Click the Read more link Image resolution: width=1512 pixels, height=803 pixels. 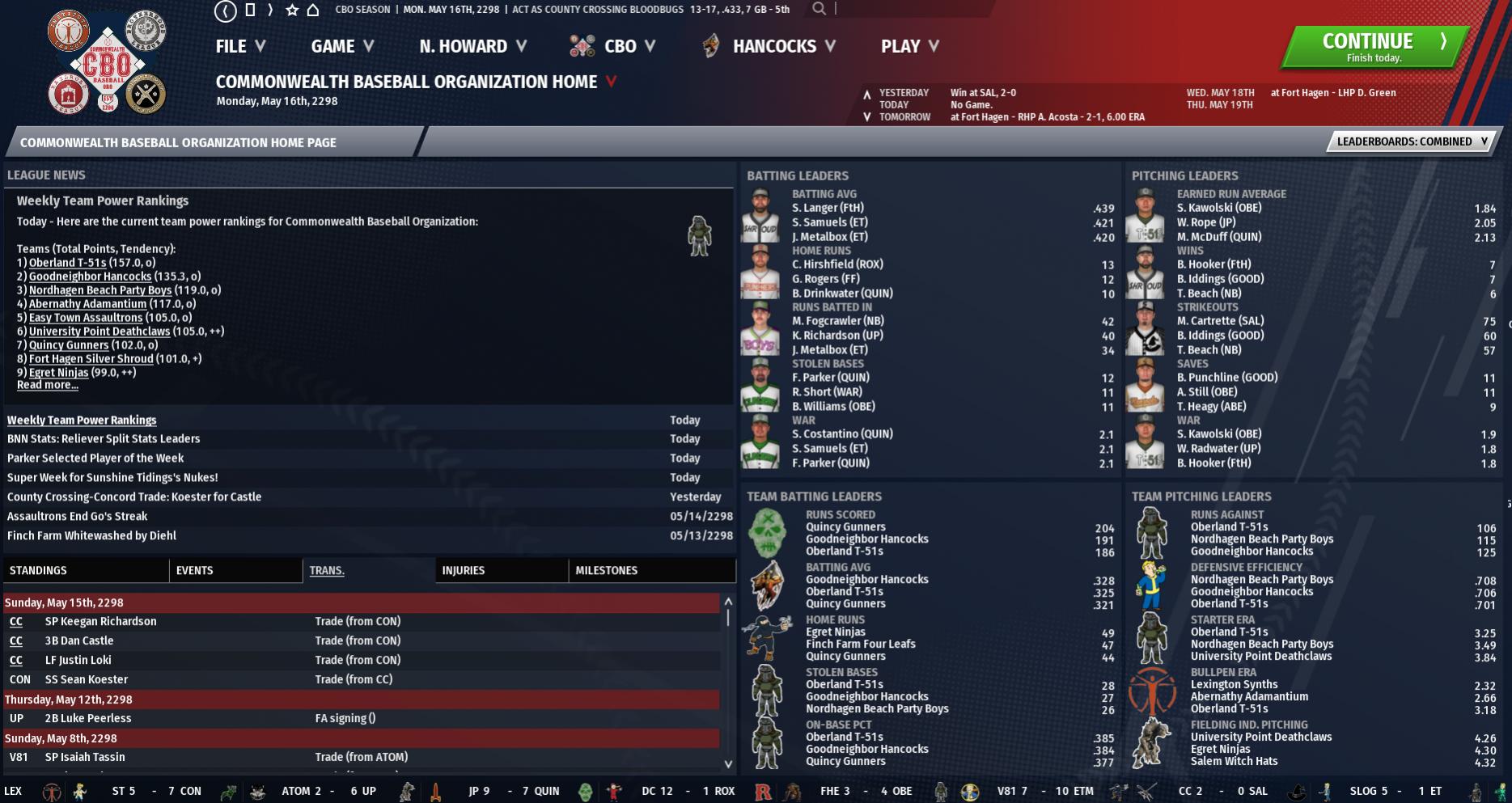point(48,385)
